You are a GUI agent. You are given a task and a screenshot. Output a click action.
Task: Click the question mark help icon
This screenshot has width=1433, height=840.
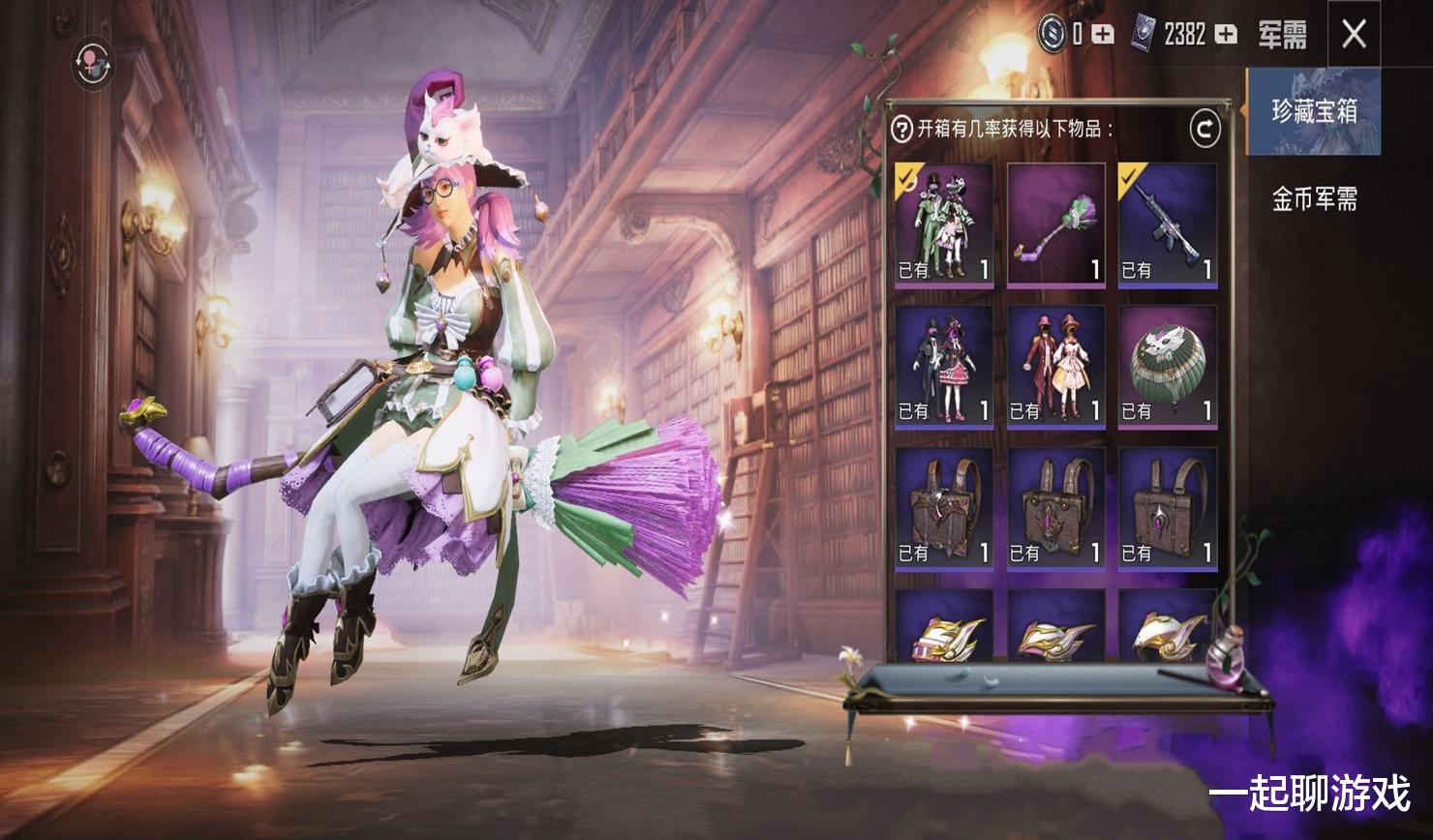click(x=902, y=129)
